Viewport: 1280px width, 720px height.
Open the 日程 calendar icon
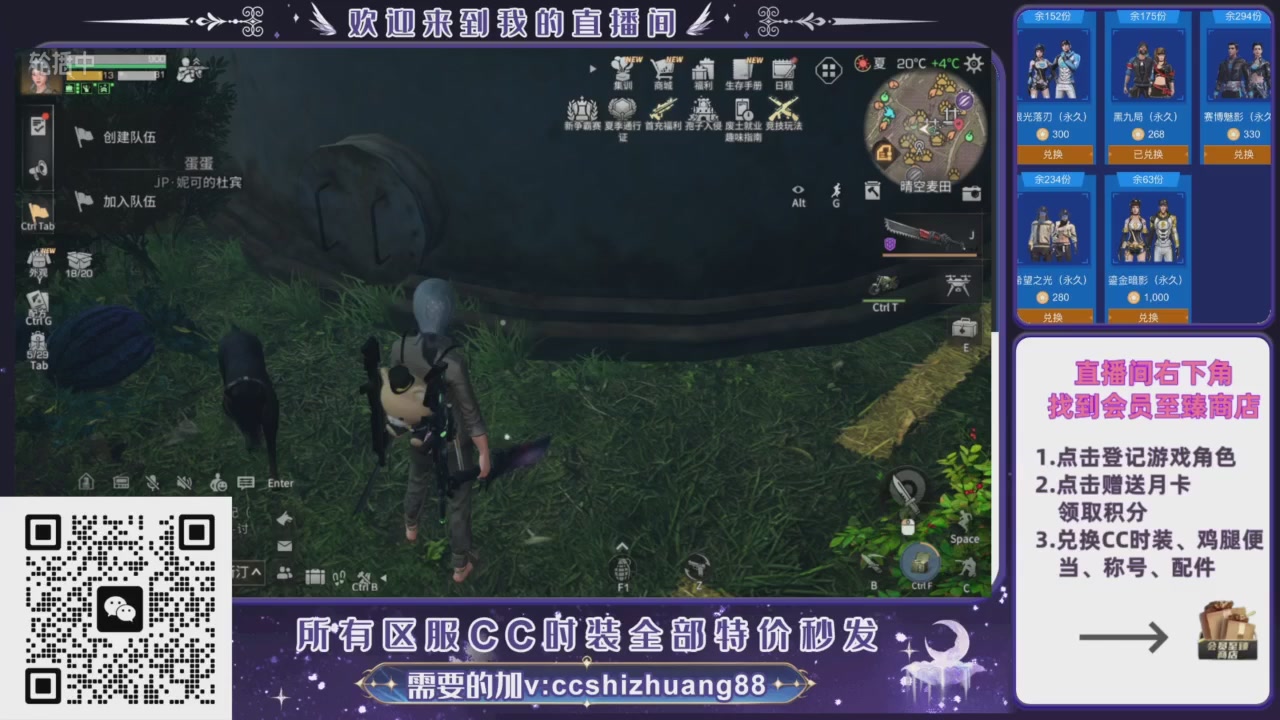click(x=783, y=70)
